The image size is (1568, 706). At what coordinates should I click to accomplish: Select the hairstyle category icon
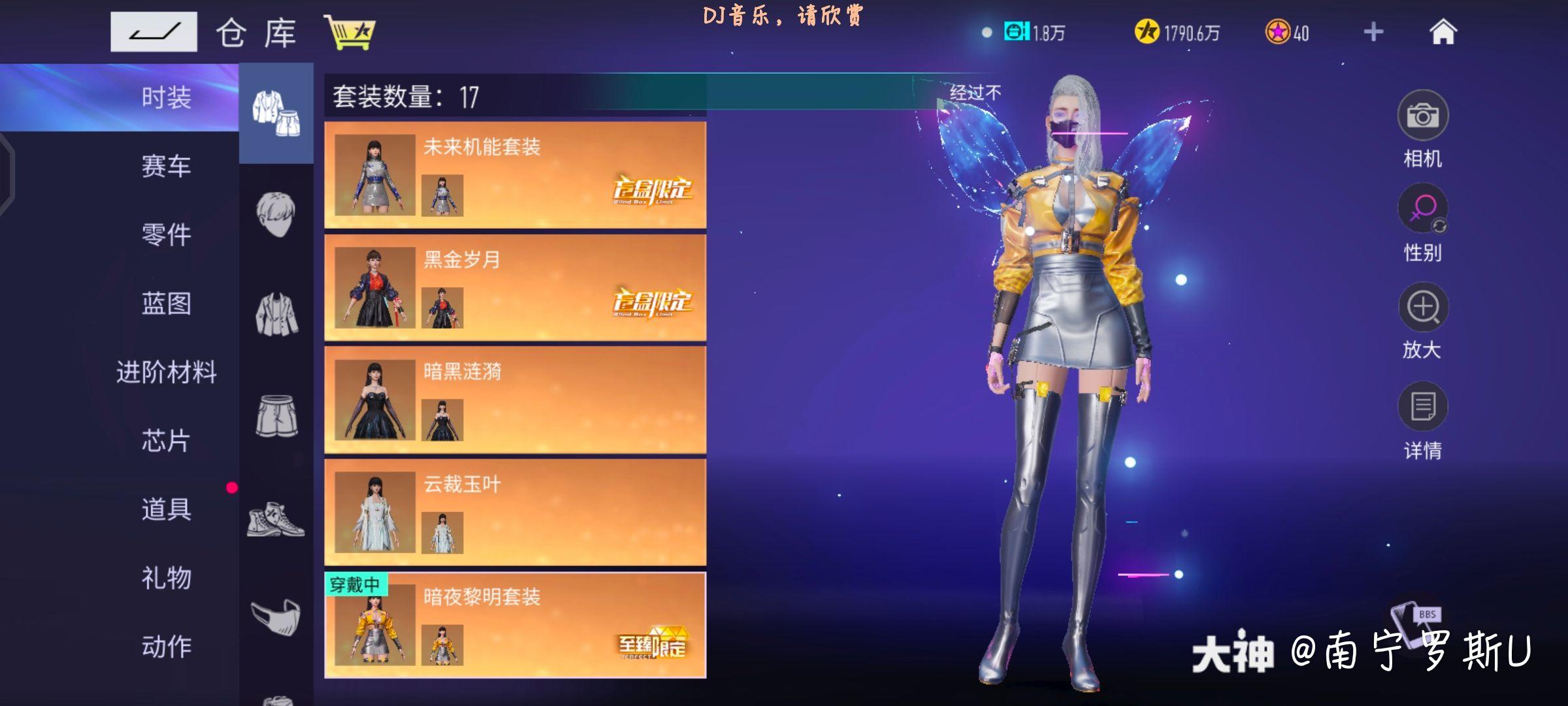click(278, 209)
